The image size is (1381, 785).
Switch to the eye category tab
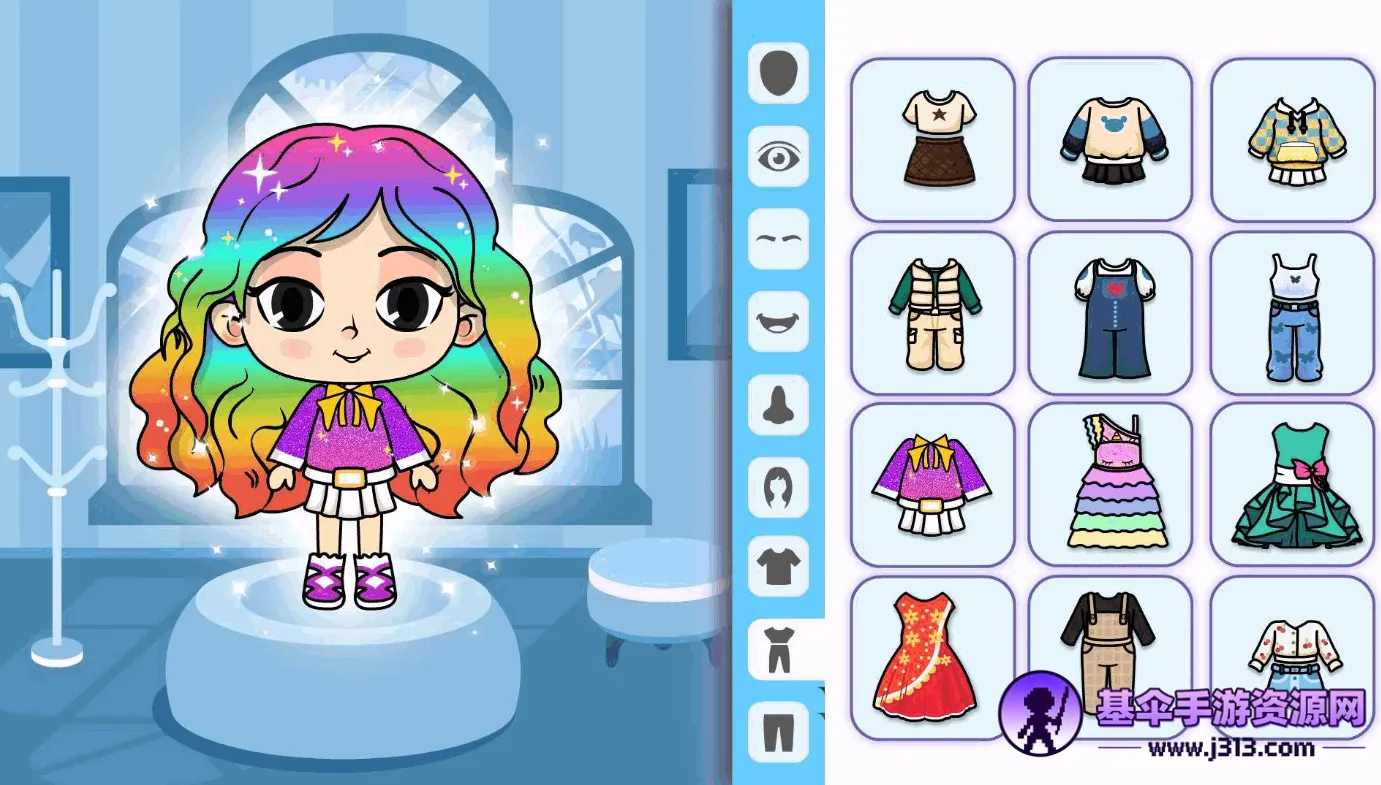click(x=778, y=156)
